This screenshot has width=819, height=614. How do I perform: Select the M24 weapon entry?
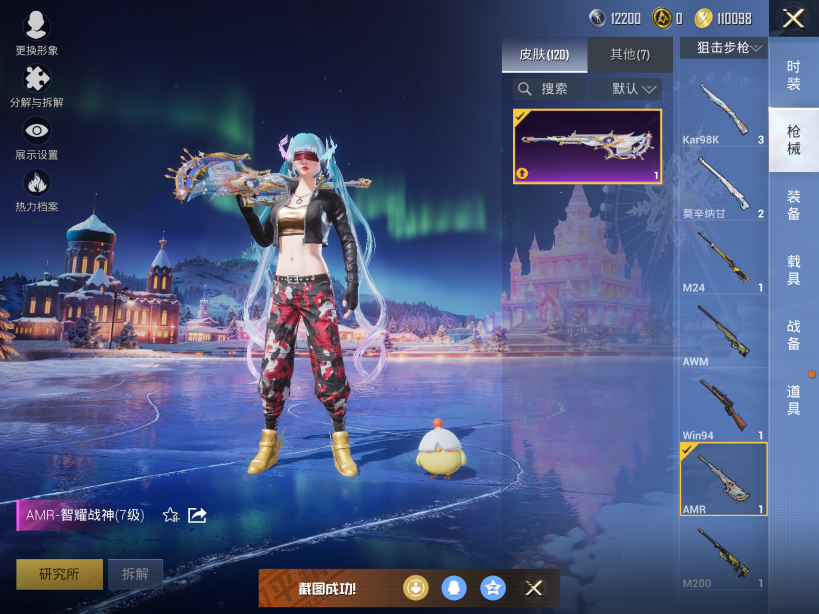click(x=723, y=260)
